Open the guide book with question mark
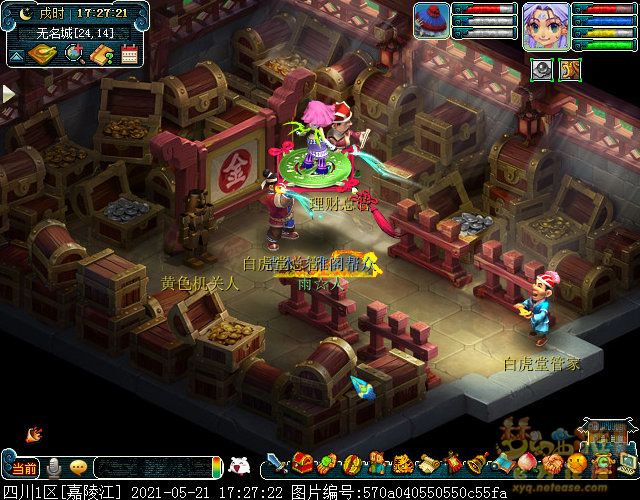640x500 pixels. [101, 55]
